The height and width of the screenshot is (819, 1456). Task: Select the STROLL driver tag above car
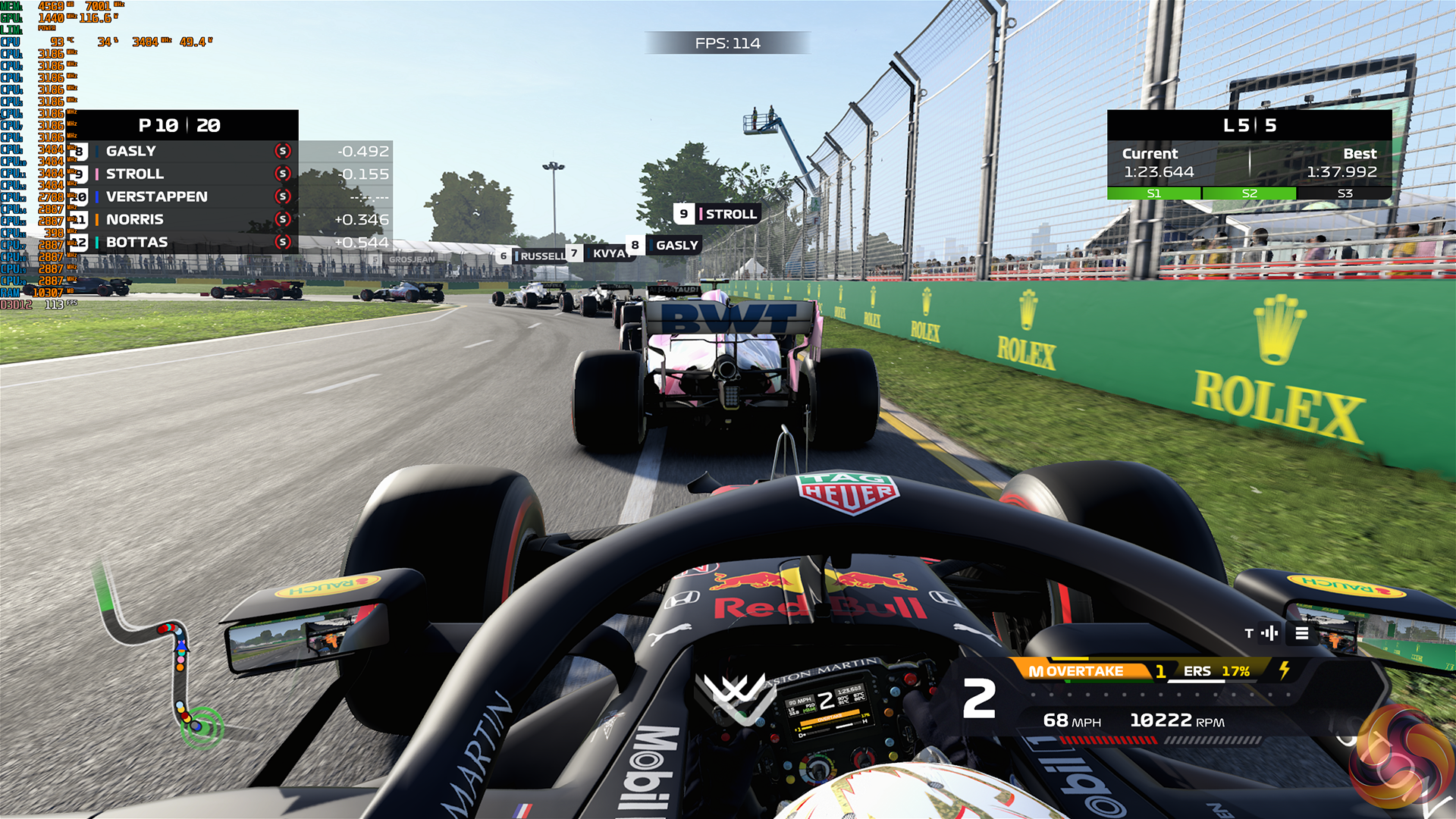pyautogui.click(x=717, y=214)
